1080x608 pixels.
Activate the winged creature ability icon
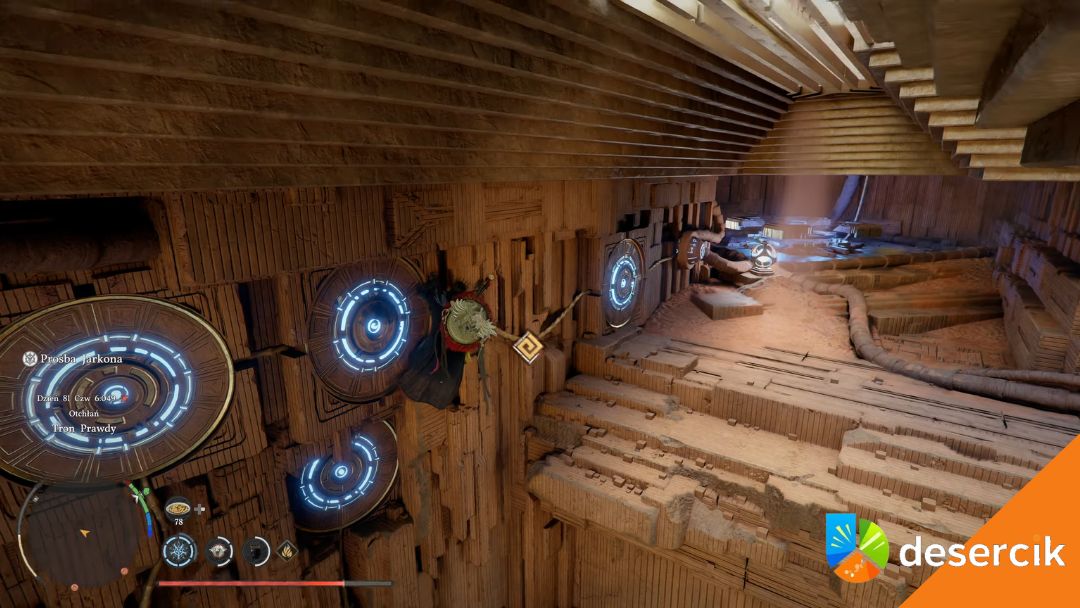pyautogui.click(x=219, y=550)
